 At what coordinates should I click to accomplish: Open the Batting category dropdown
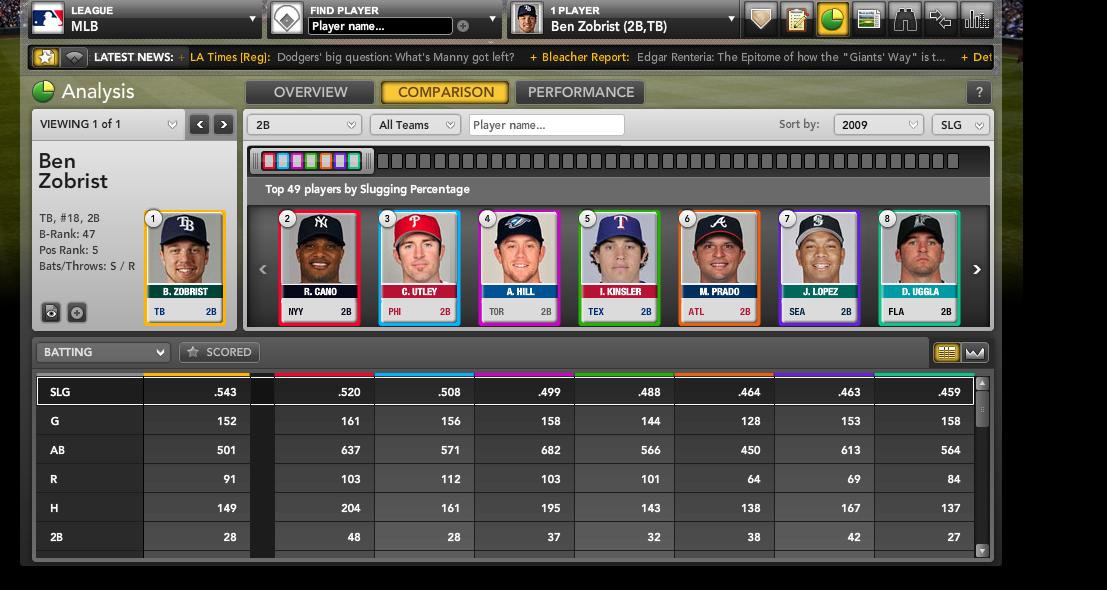[x=103, y=352]
